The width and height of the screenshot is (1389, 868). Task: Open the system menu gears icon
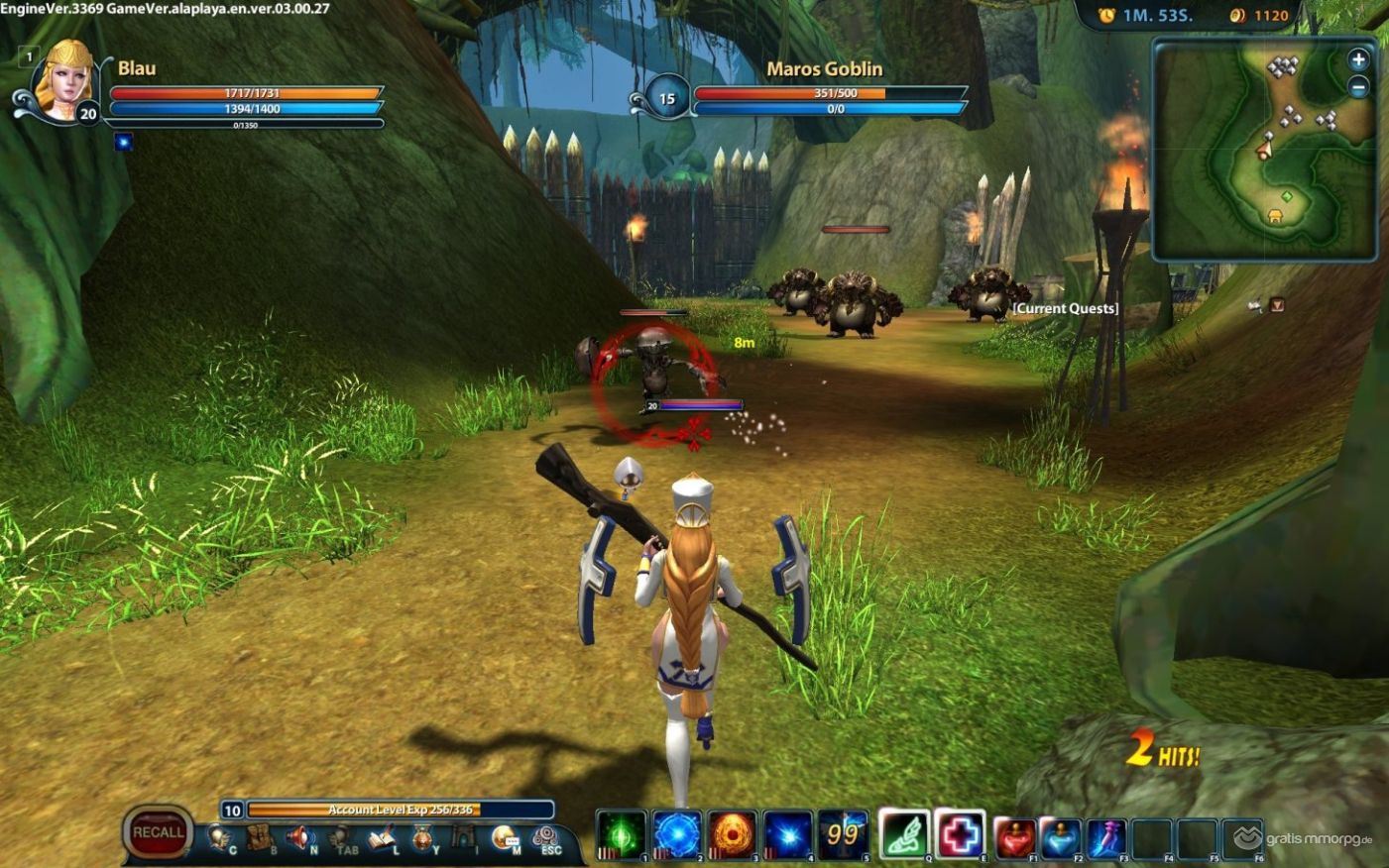pos(544,838)
